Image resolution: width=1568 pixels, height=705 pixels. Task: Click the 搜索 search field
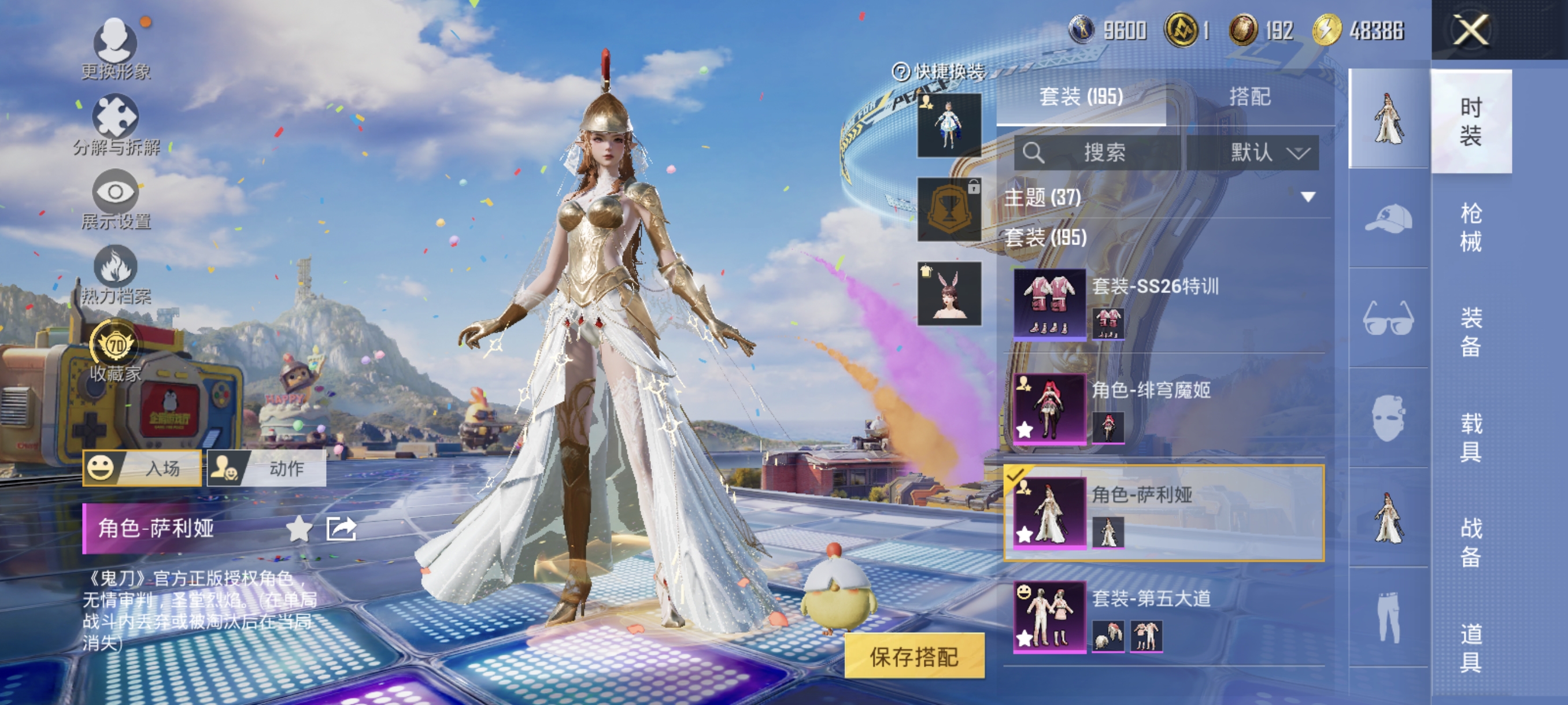pyautogui.click(x=1097, y=152)
